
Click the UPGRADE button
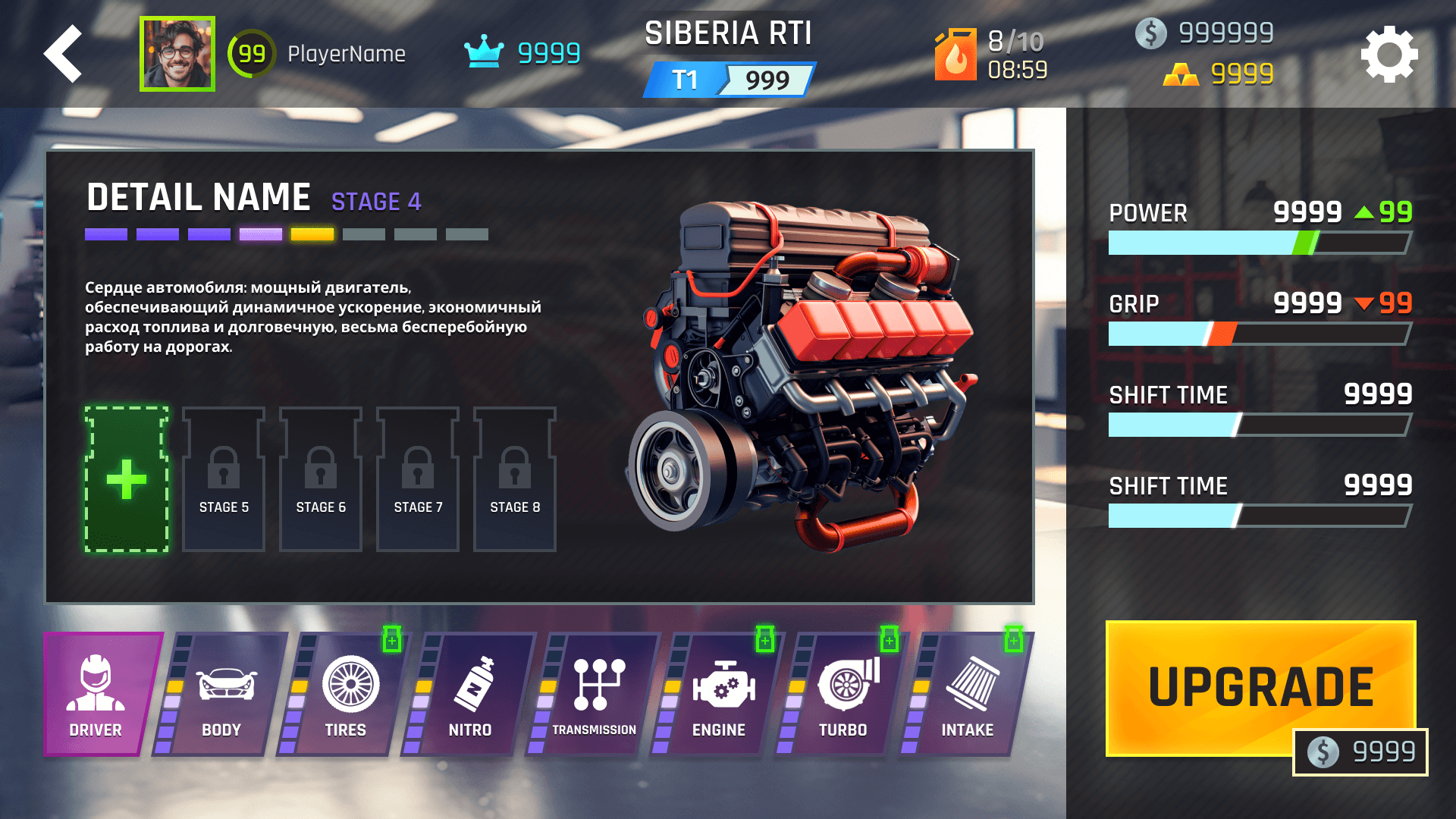(1260, 687)
